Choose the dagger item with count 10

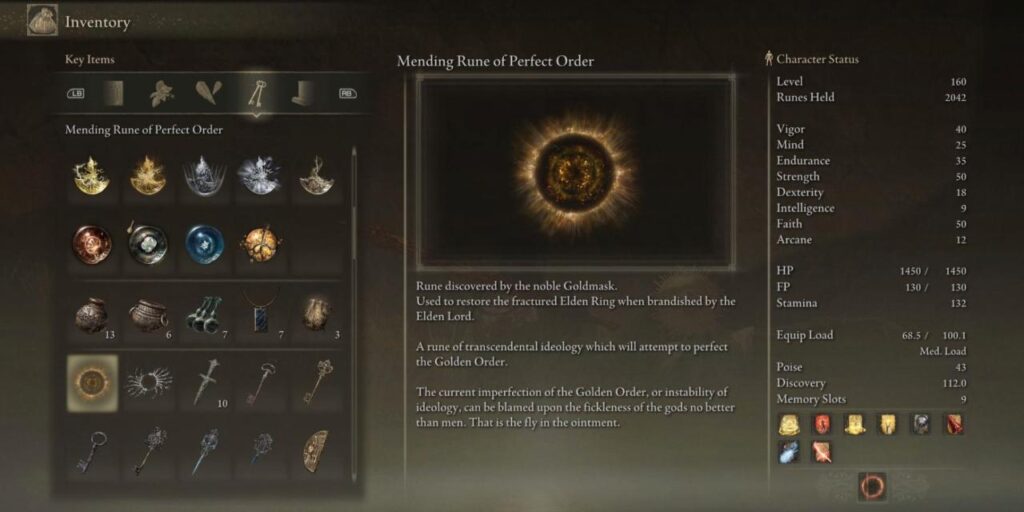204,381
